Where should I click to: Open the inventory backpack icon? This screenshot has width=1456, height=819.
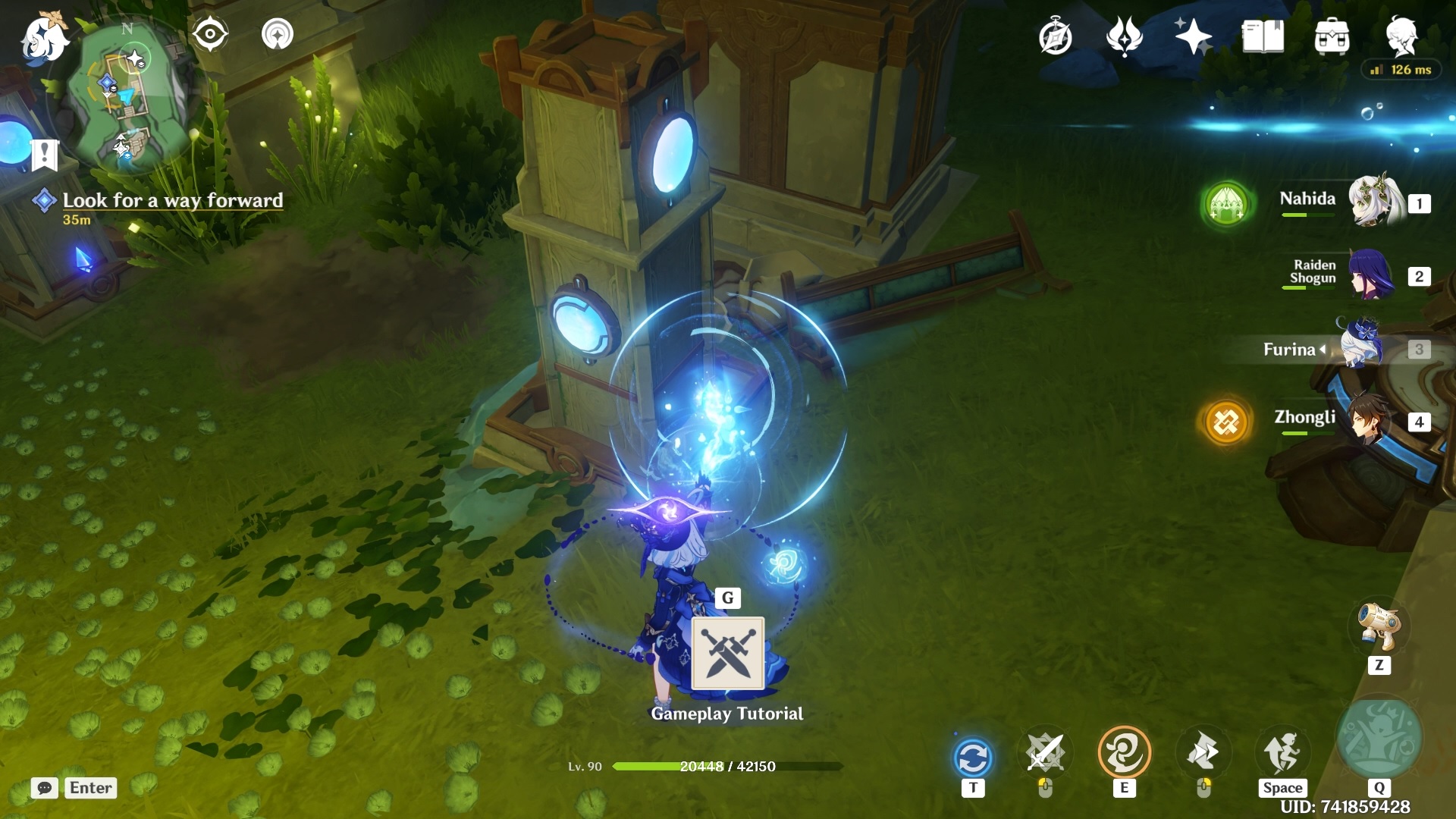coord(1332,36)
